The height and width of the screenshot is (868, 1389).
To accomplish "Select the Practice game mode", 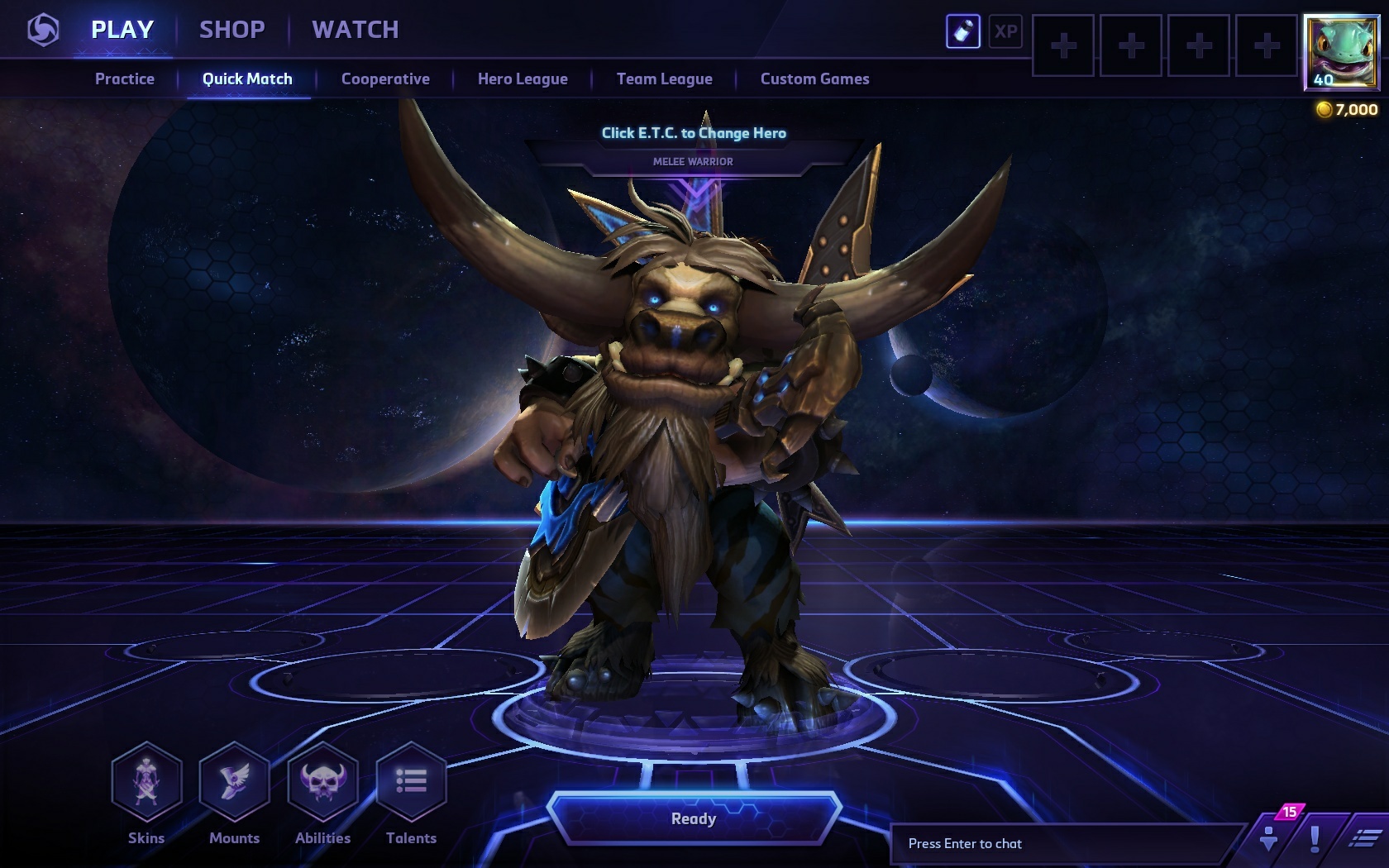I will [x=125, y=79].
